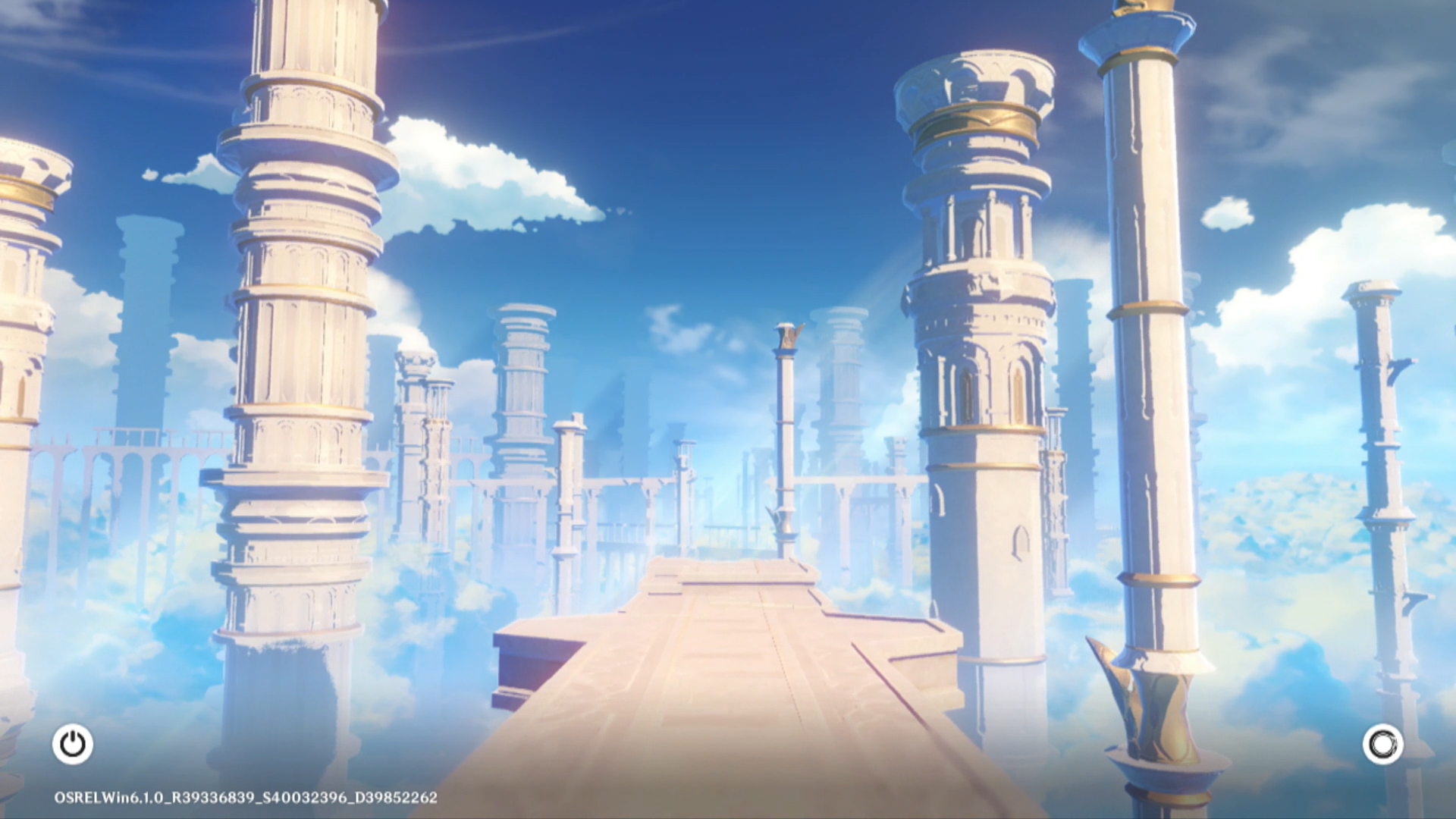Click the white ring icon button

point(1382,744)
